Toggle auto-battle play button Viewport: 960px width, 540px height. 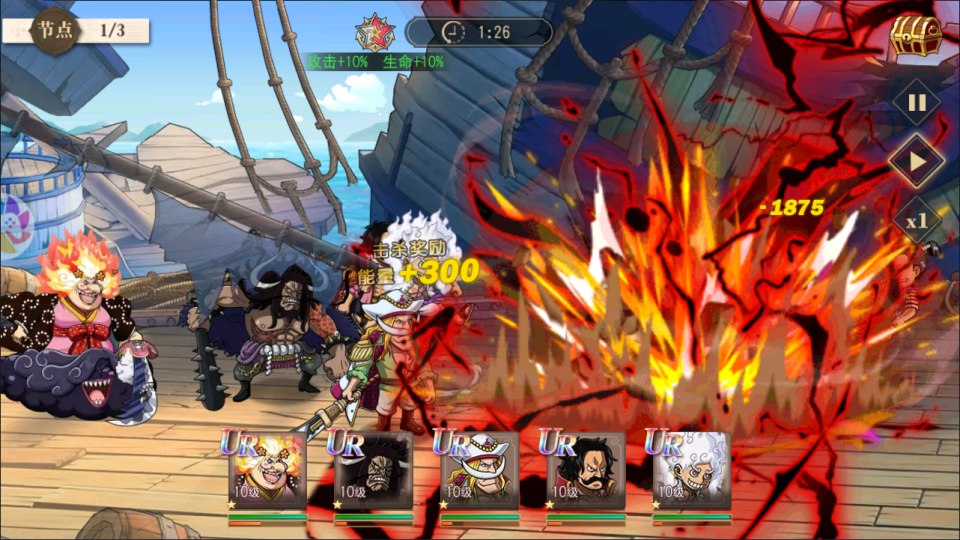click(x=916, y=160)
